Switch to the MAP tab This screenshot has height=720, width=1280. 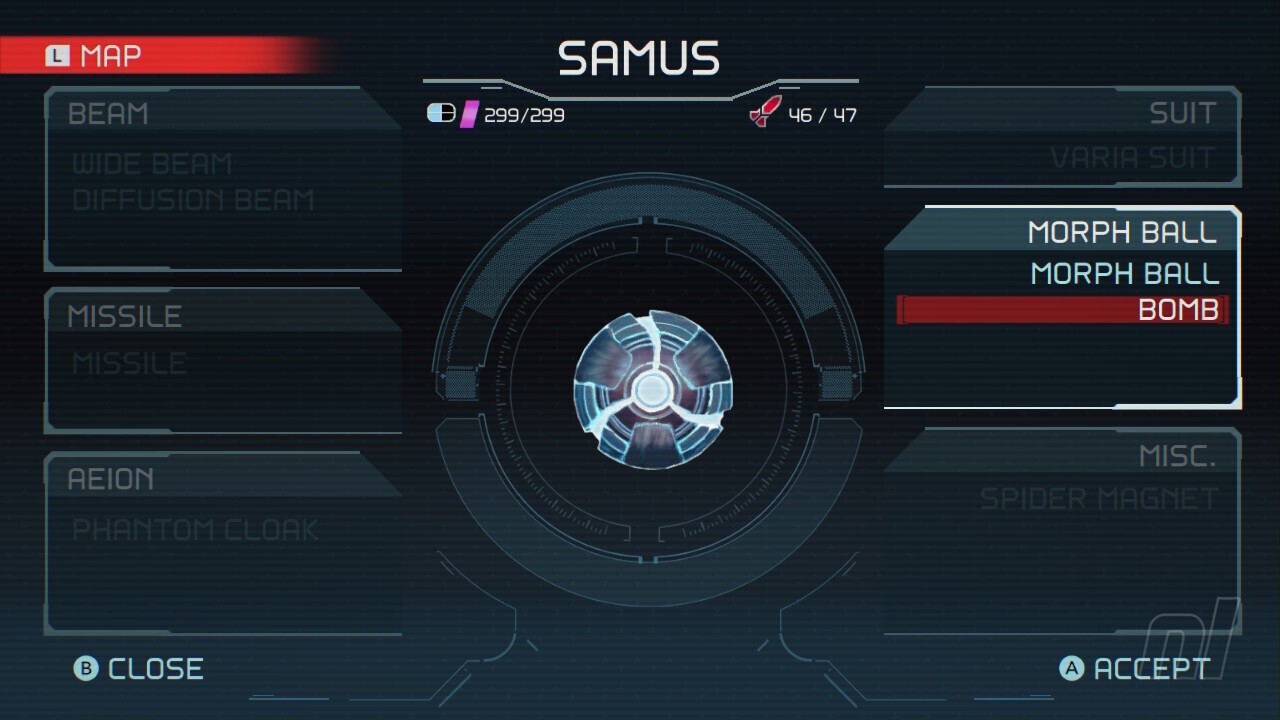pyautogui.click(x=110, y=56)
